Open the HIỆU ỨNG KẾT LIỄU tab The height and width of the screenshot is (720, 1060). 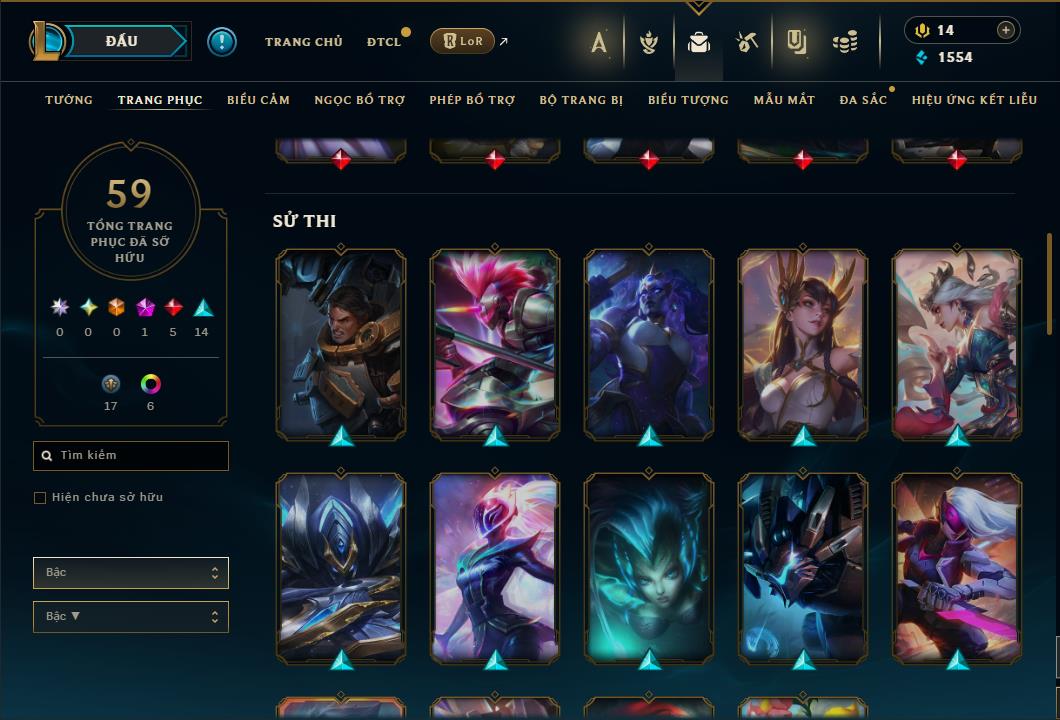(975, 100)
